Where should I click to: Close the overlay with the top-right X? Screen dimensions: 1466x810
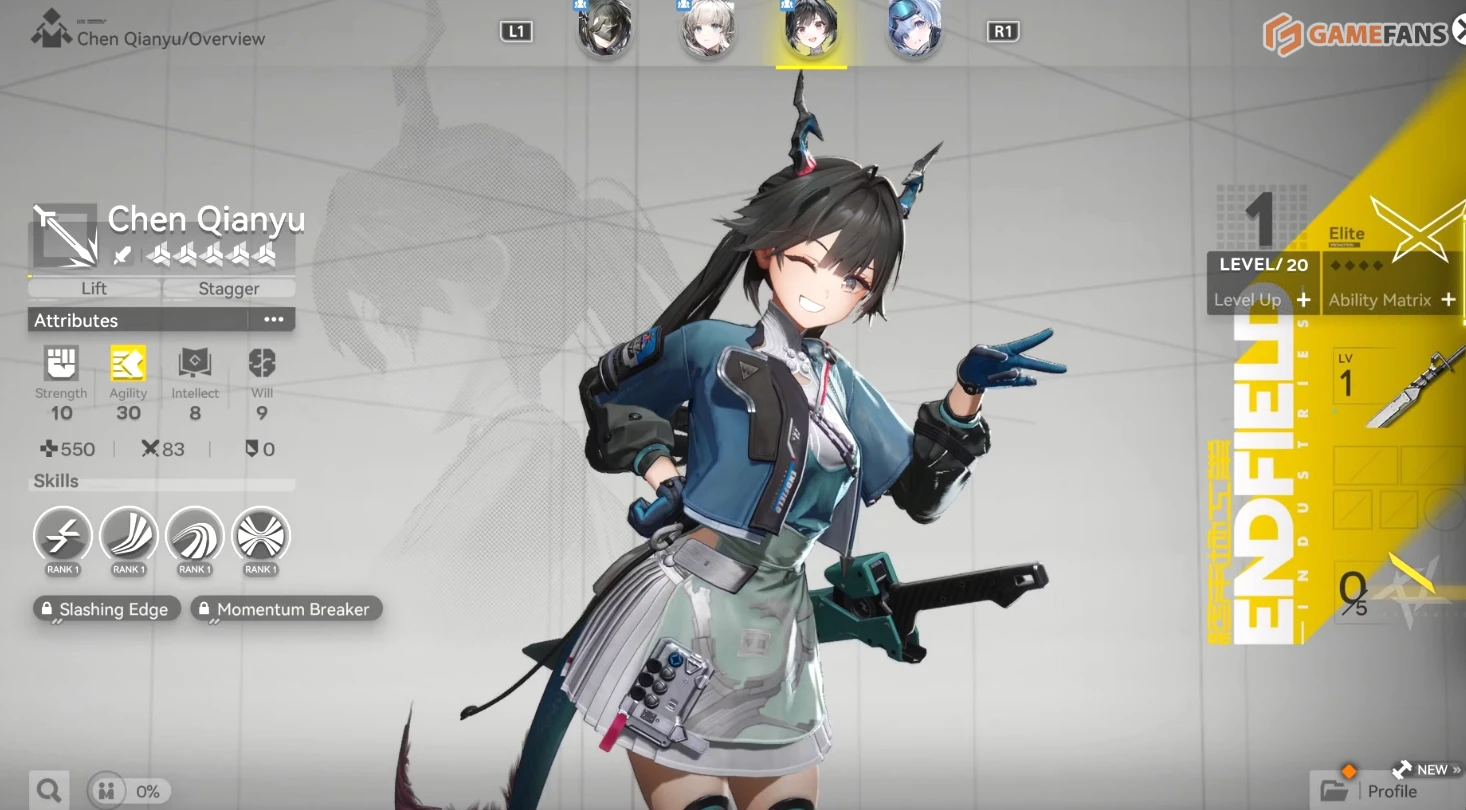[x=1459, y=30]
